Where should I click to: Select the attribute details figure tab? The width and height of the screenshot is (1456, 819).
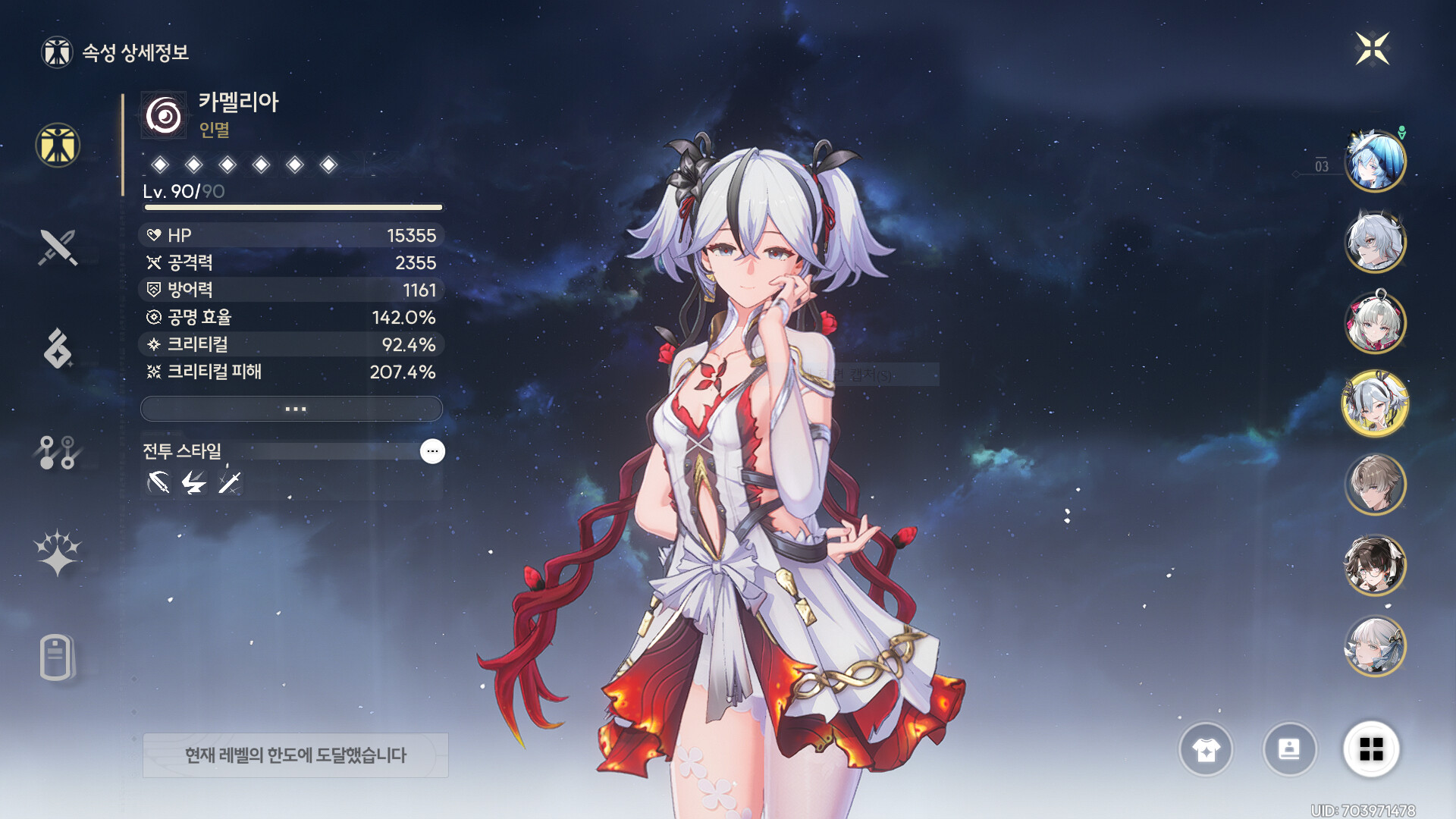pyautogui.click(x=58, y=145)
